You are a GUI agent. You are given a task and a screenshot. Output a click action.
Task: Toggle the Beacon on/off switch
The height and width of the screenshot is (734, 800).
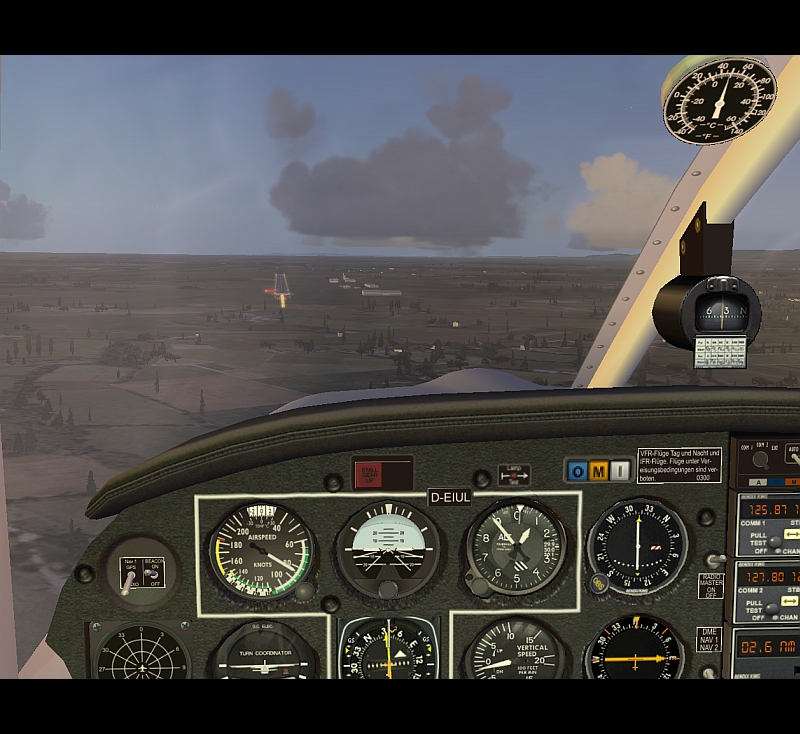[x=152, y=575]
